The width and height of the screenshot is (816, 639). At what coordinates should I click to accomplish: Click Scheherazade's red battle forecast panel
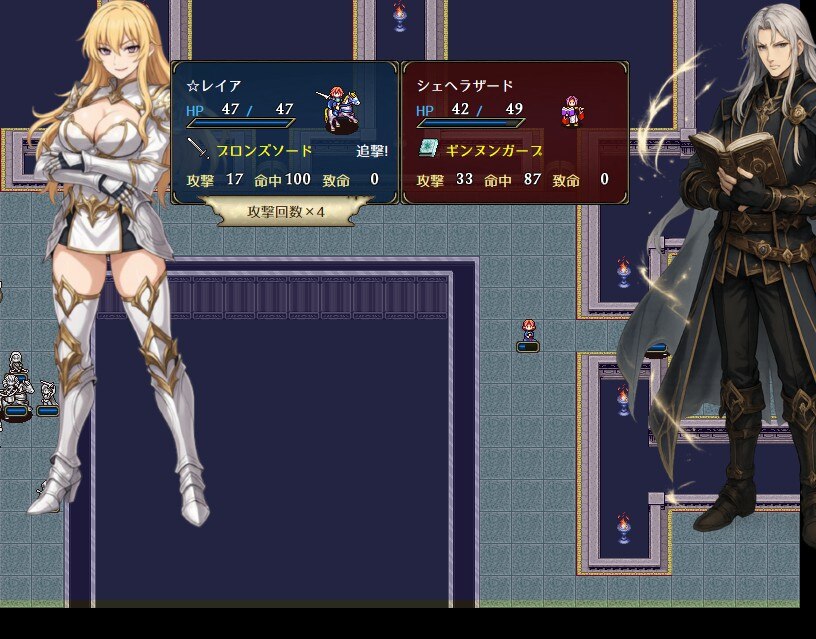(x=514, y=132)
